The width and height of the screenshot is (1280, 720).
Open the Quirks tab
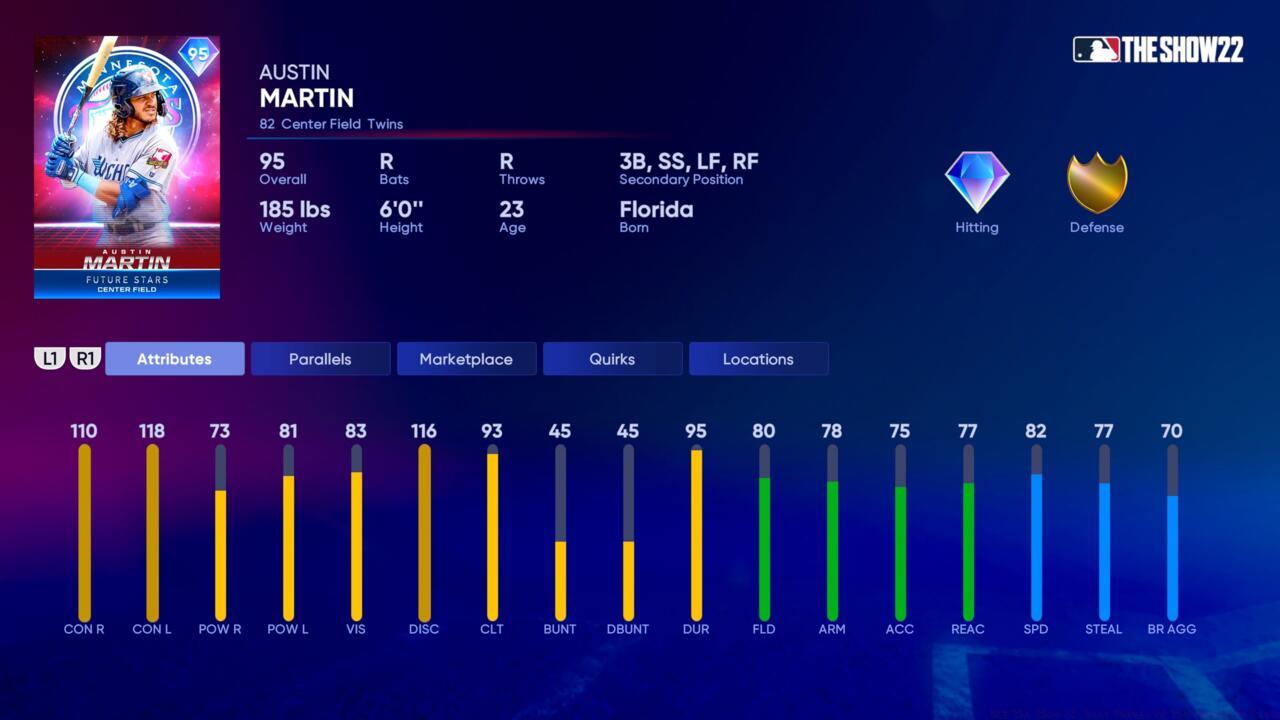tap(612, 358)
